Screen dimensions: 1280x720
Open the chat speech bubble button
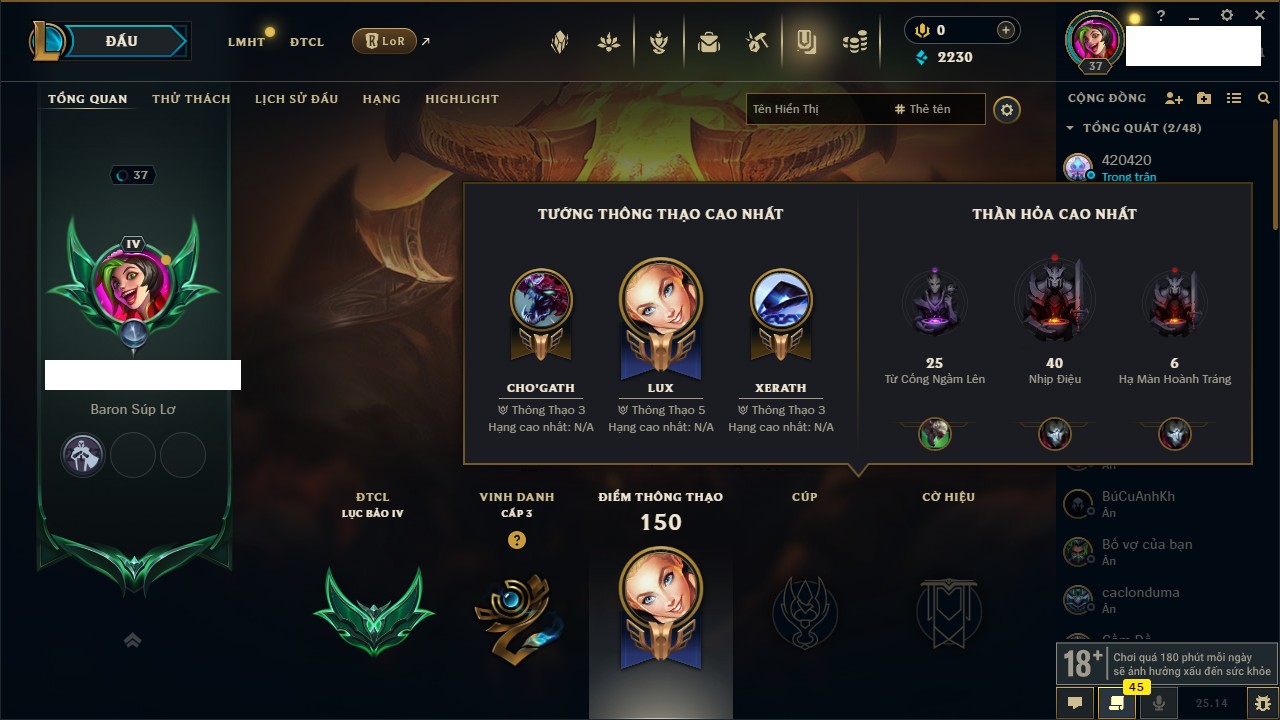pyautogui.click(x=1075, y=703)
